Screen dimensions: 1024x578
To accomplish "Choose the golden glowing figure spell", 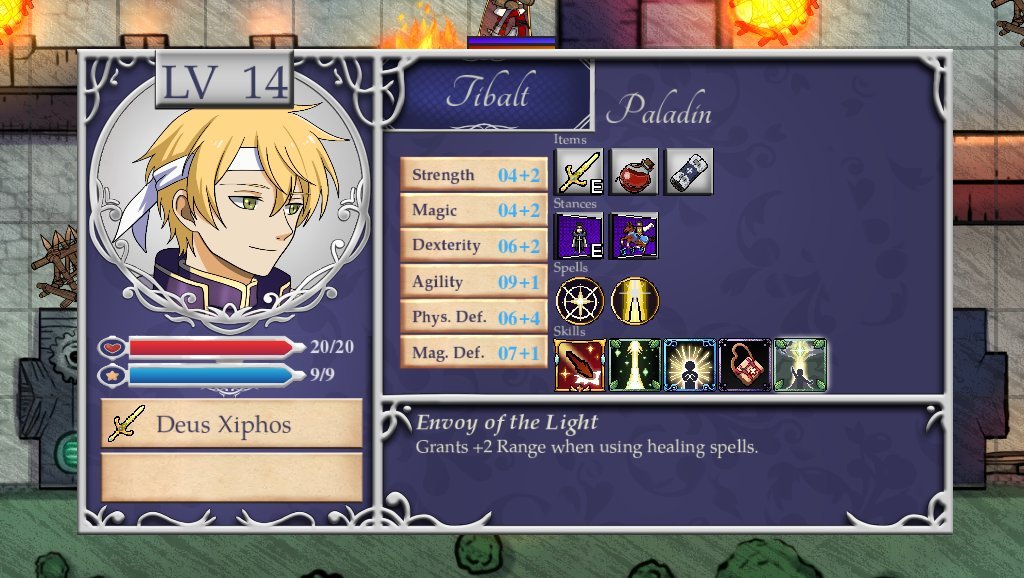I will [x=634, y=301].
